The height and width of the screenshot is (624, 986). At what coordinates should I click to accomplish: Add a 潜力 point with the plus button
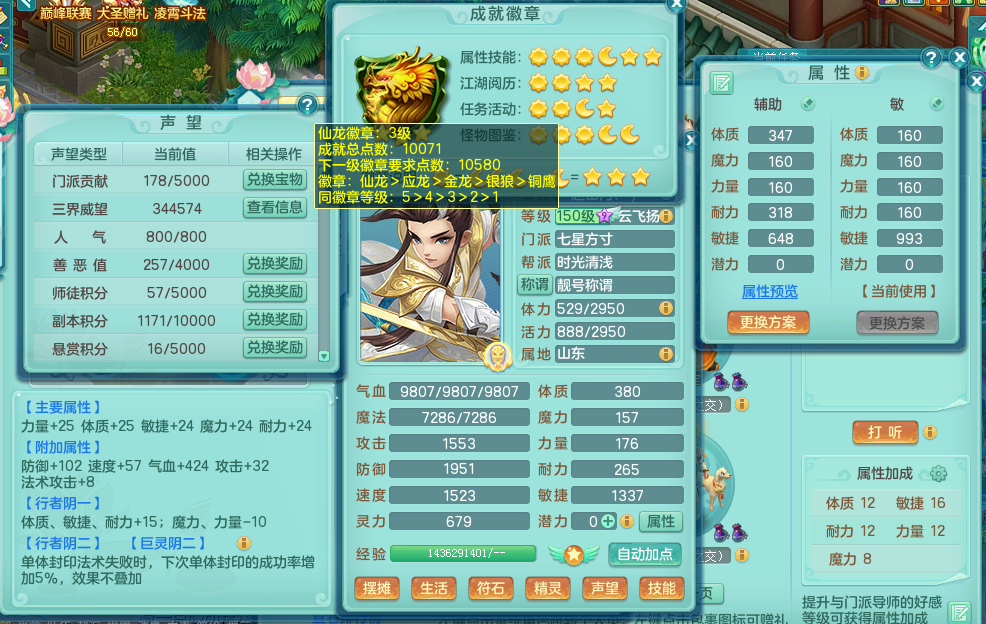[x=627, y=521]
